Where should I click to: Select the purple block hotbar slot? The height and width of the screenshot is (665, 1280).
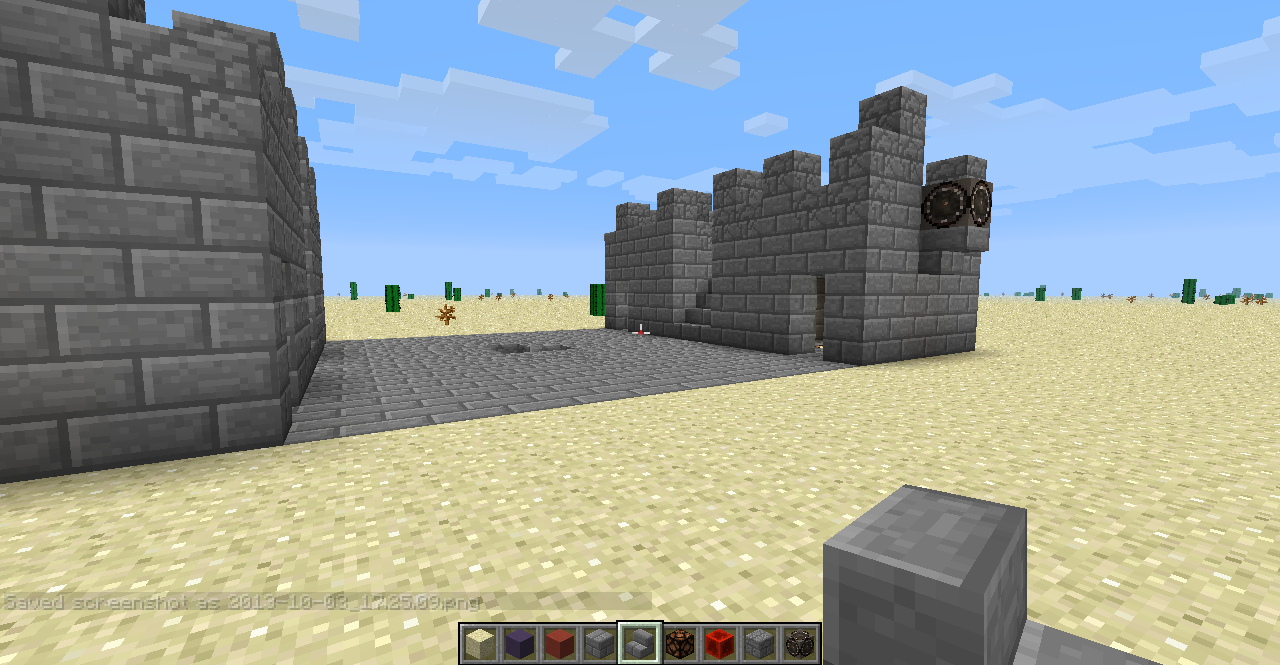click(520, 643)
